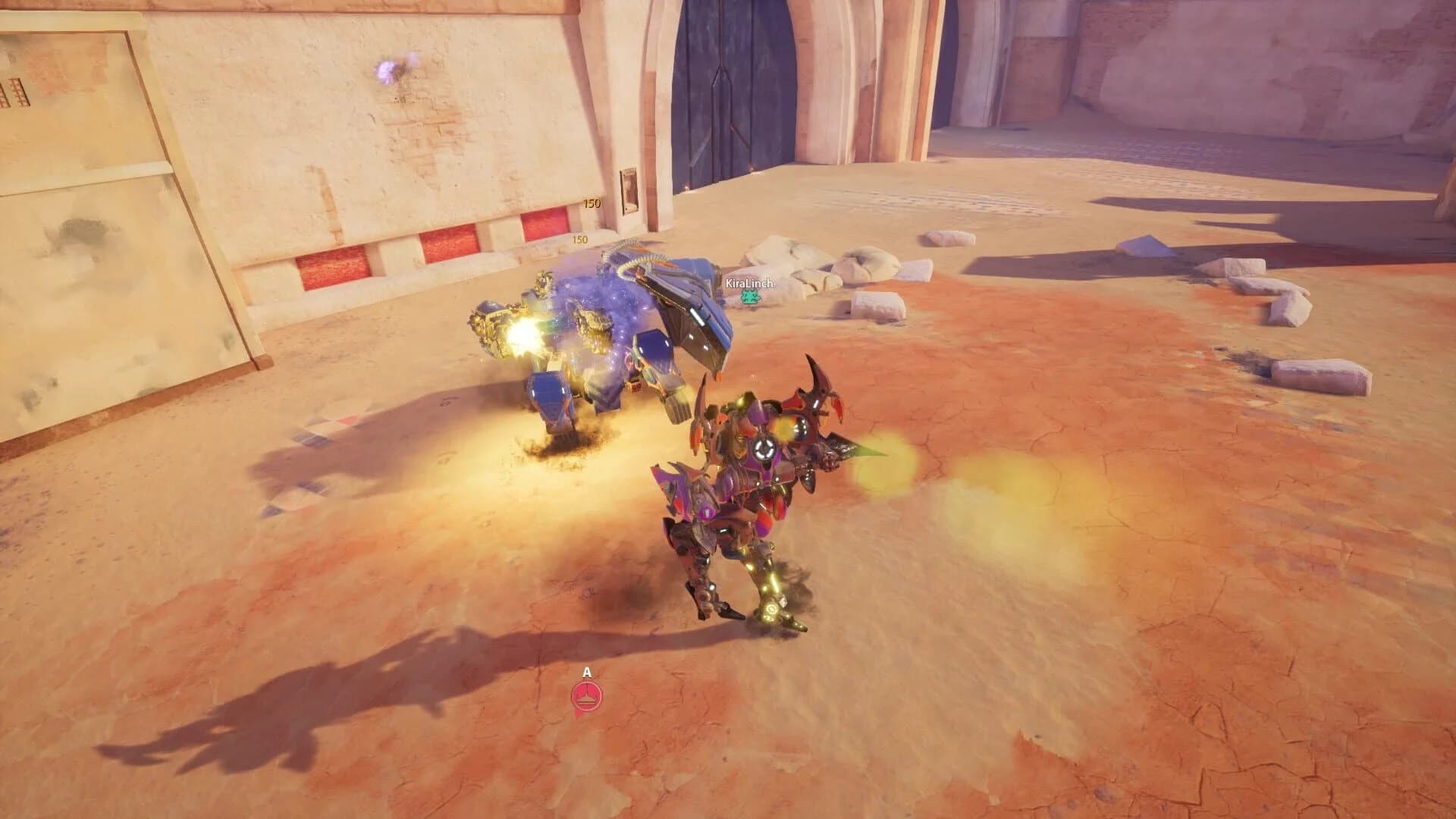The image size is (1456, 819).
Task: Click the upper 150 damage number
Action: pos(591,203)
